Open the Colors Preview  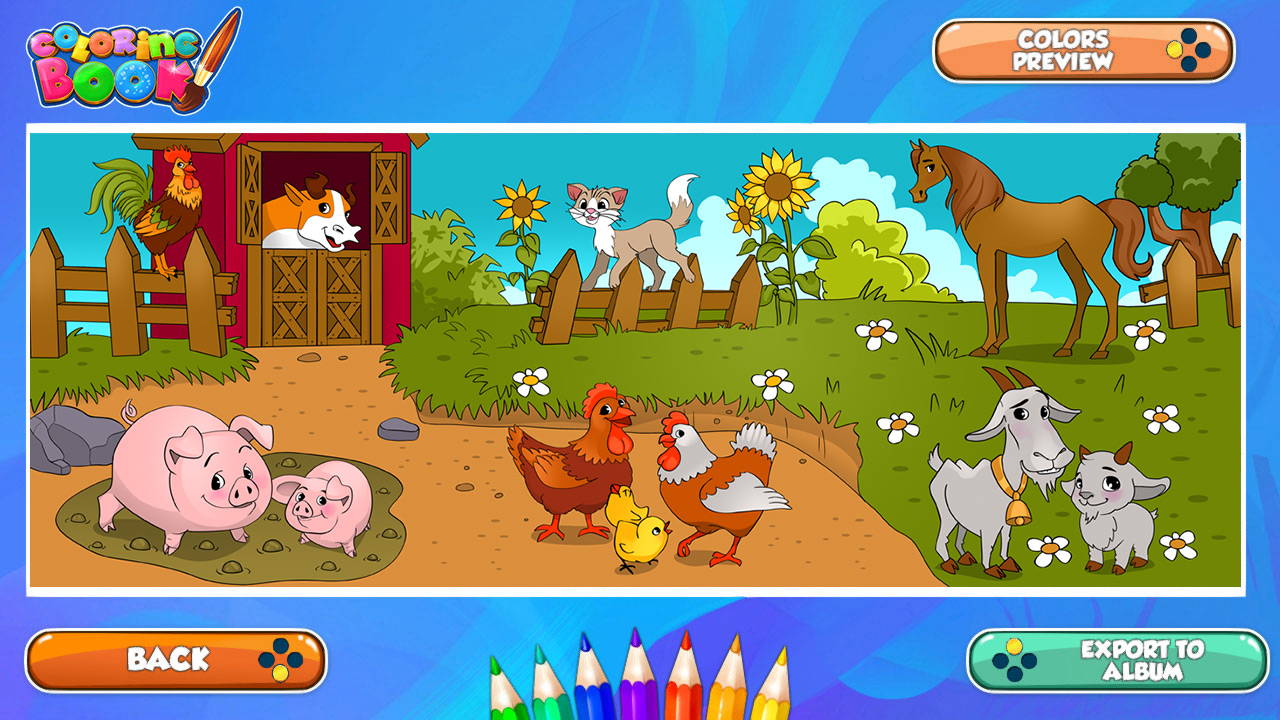(x=1060, y=52)
